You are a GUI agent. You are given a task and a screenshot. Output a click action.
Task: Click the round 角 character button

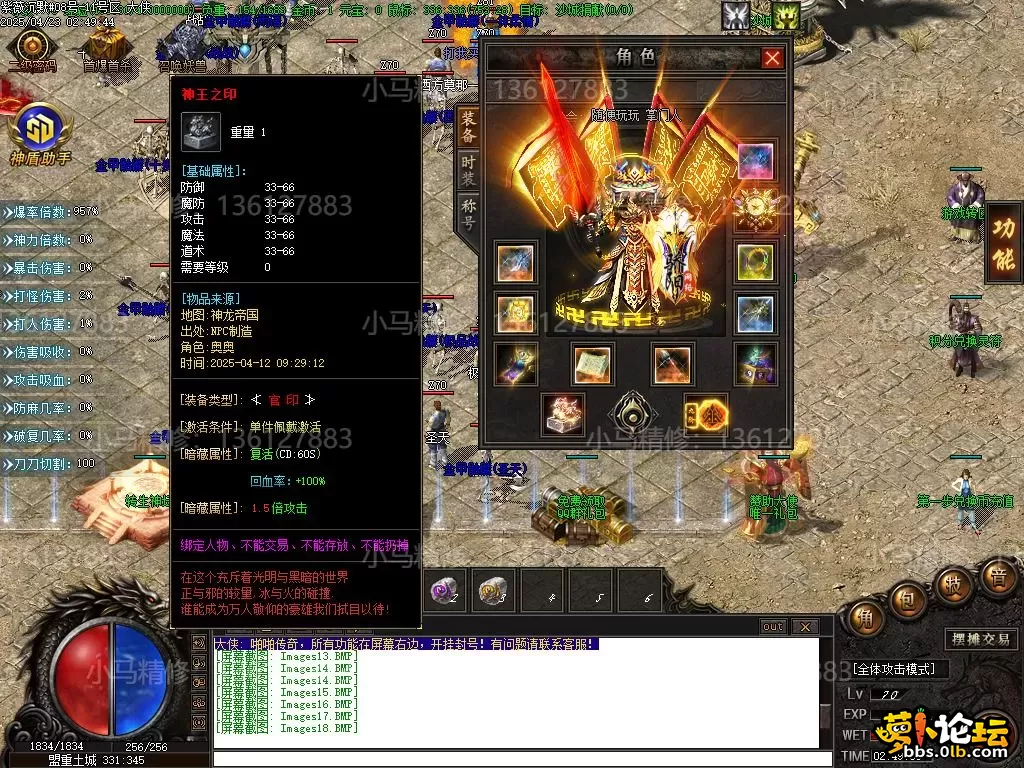866,617
